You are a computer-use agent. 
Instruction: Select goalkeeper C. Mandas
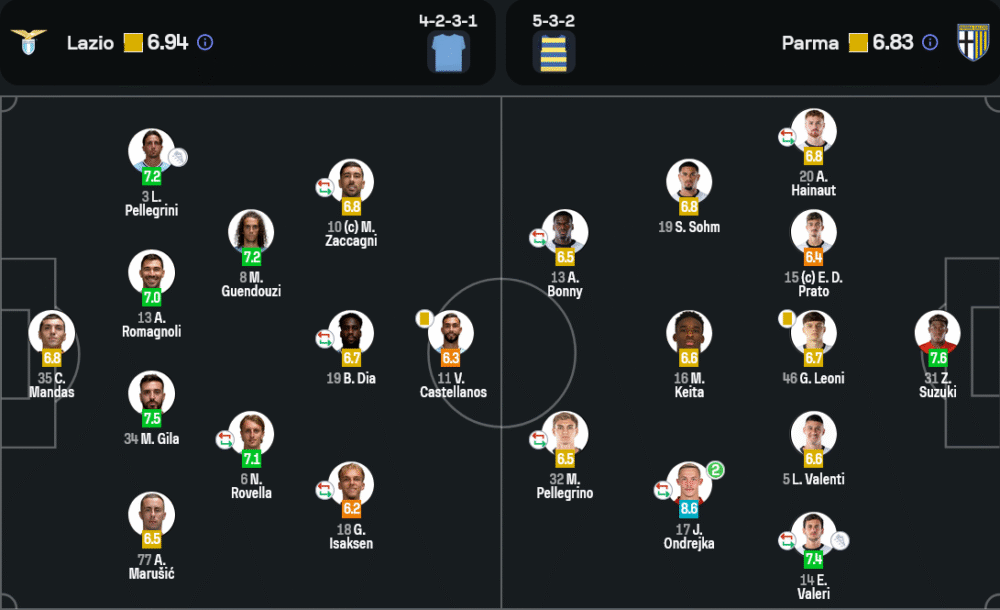[x=52, y=334]
